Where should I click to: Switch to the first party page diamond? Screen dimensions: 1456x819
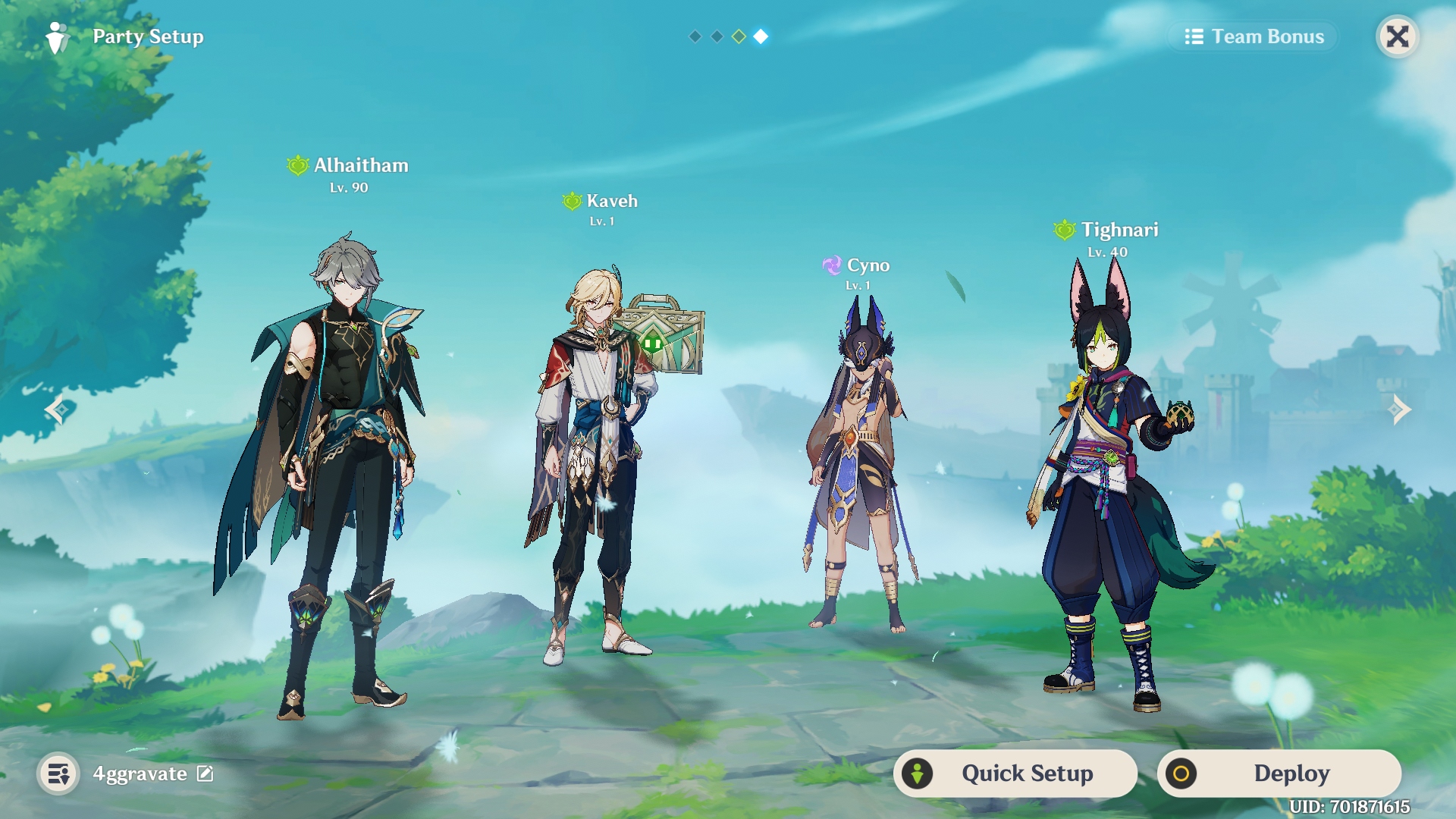[695, 36]
